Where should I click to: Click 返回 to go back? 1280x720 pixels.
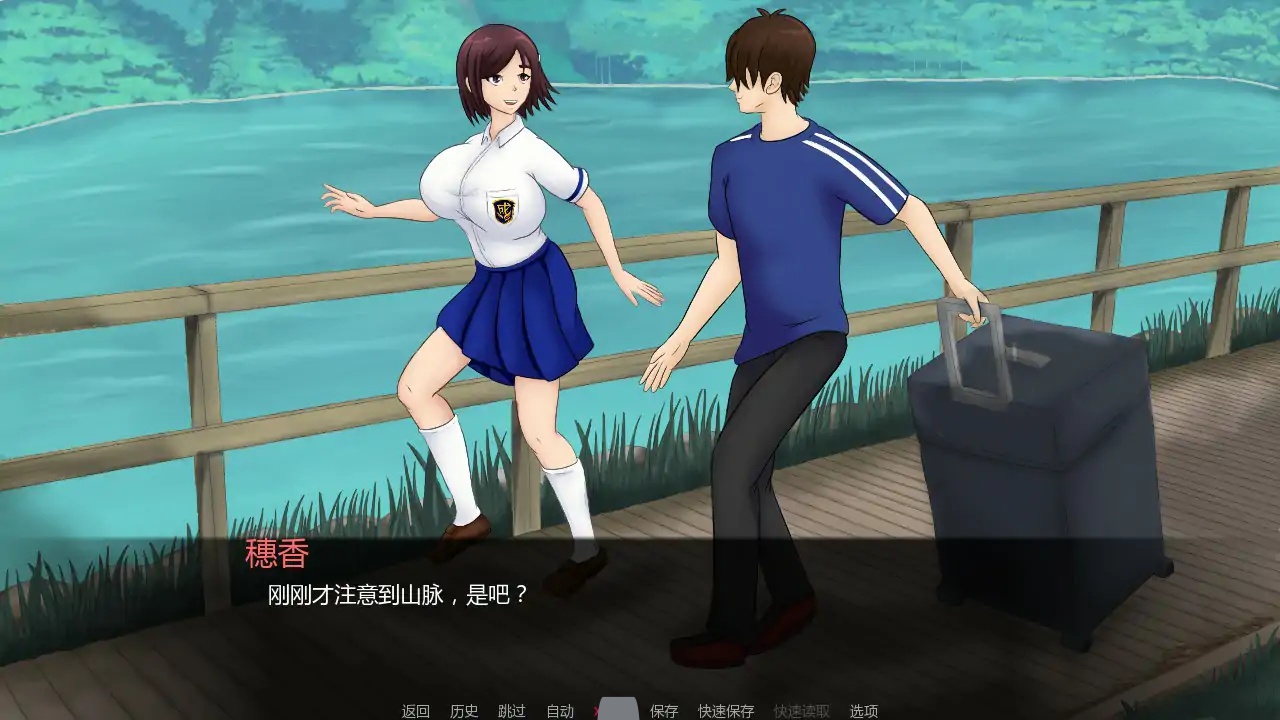(x=415, y=708)
